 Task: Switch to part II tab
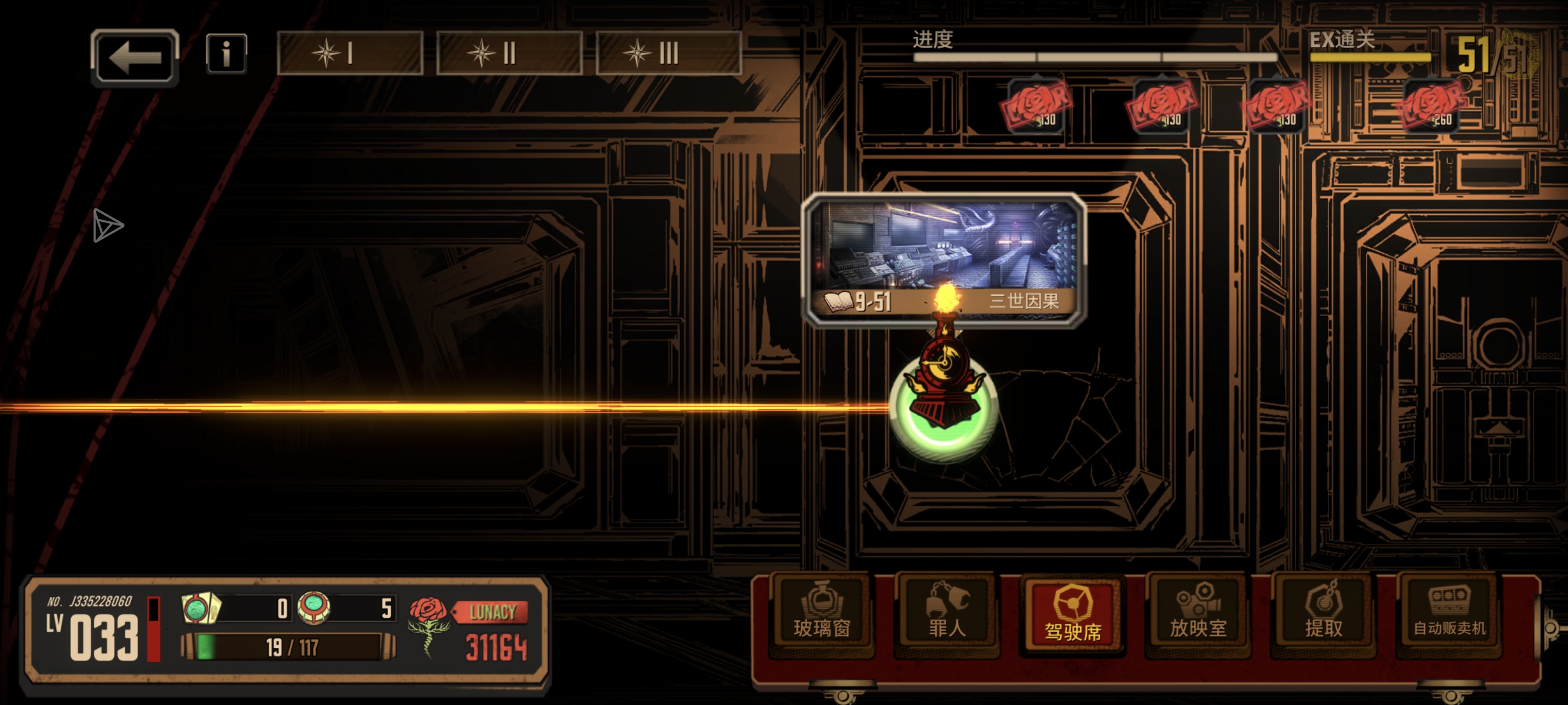click(509, 54)
